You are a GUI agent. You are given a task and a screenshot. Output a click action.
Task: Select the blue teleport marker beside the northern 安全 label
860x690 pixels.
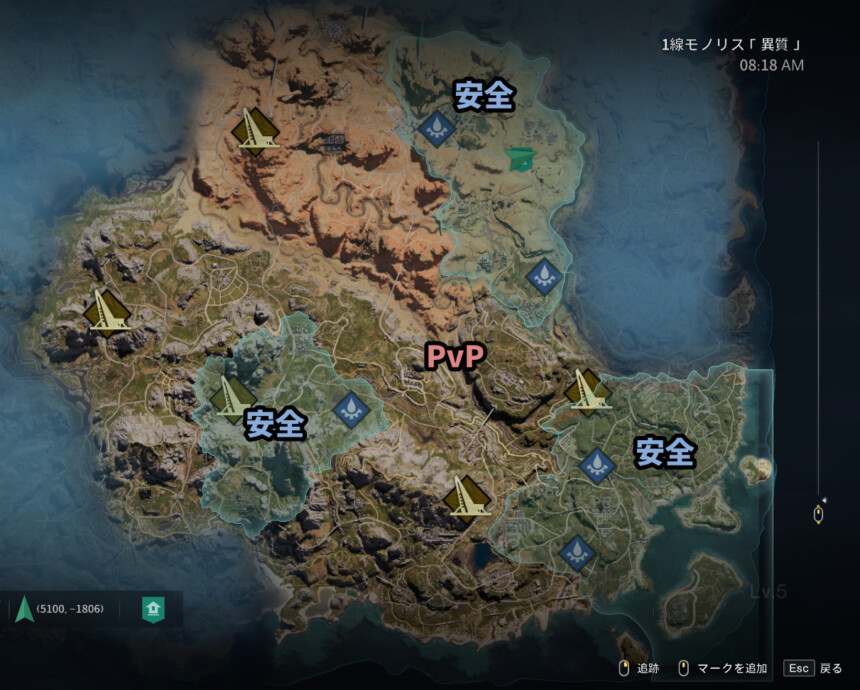point(436,127)
